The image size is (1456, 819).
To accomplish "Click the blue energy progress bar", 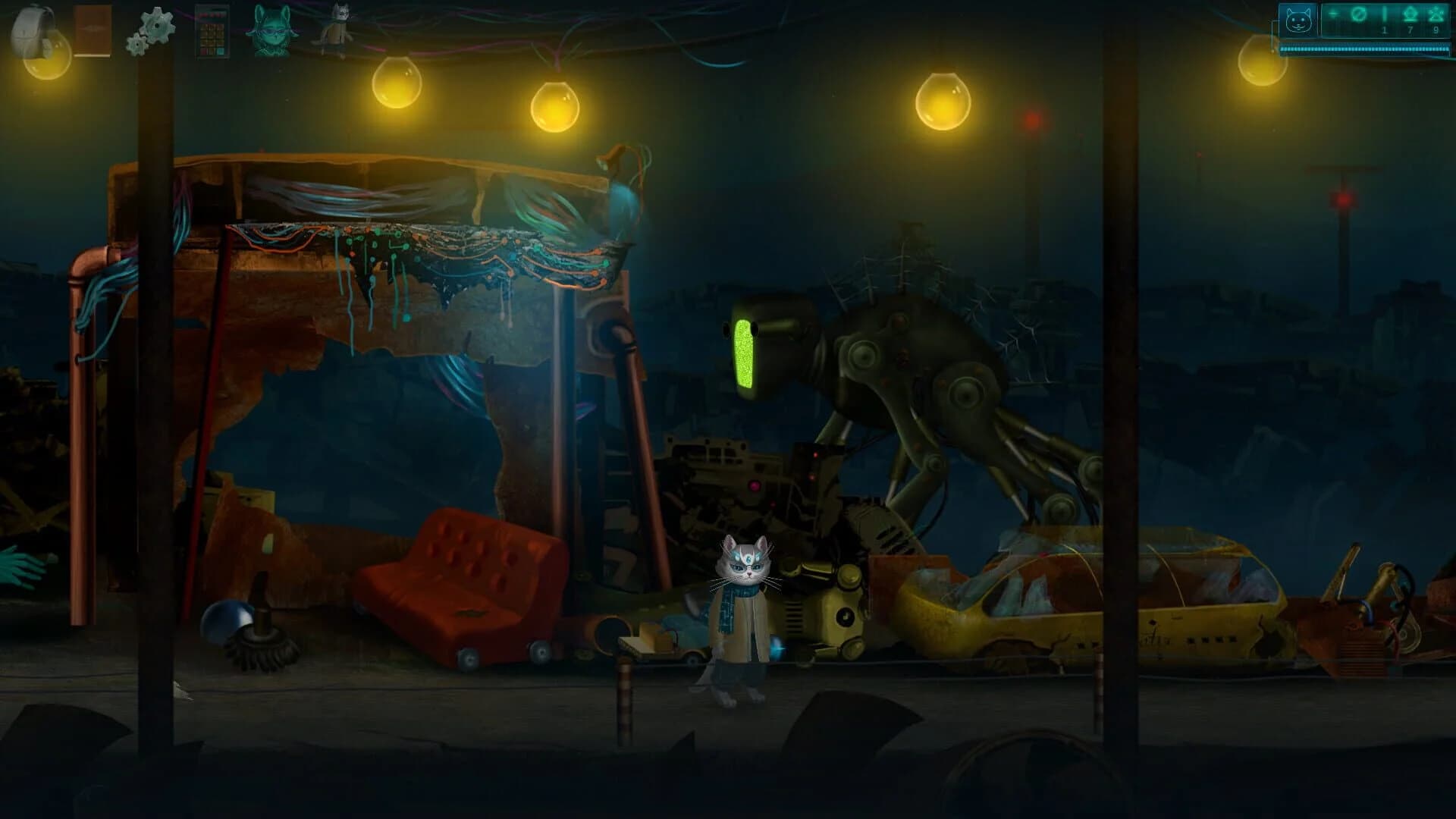I will [x=1365, y=49].
